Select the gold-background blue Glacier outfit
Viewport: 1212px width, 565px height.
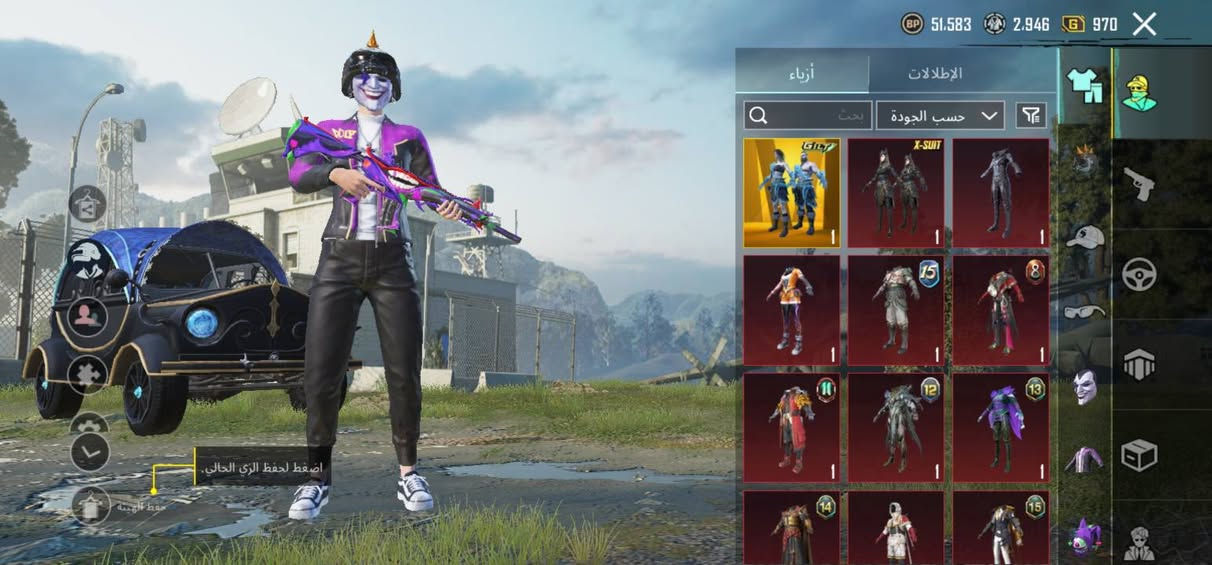tap(792, 193)
